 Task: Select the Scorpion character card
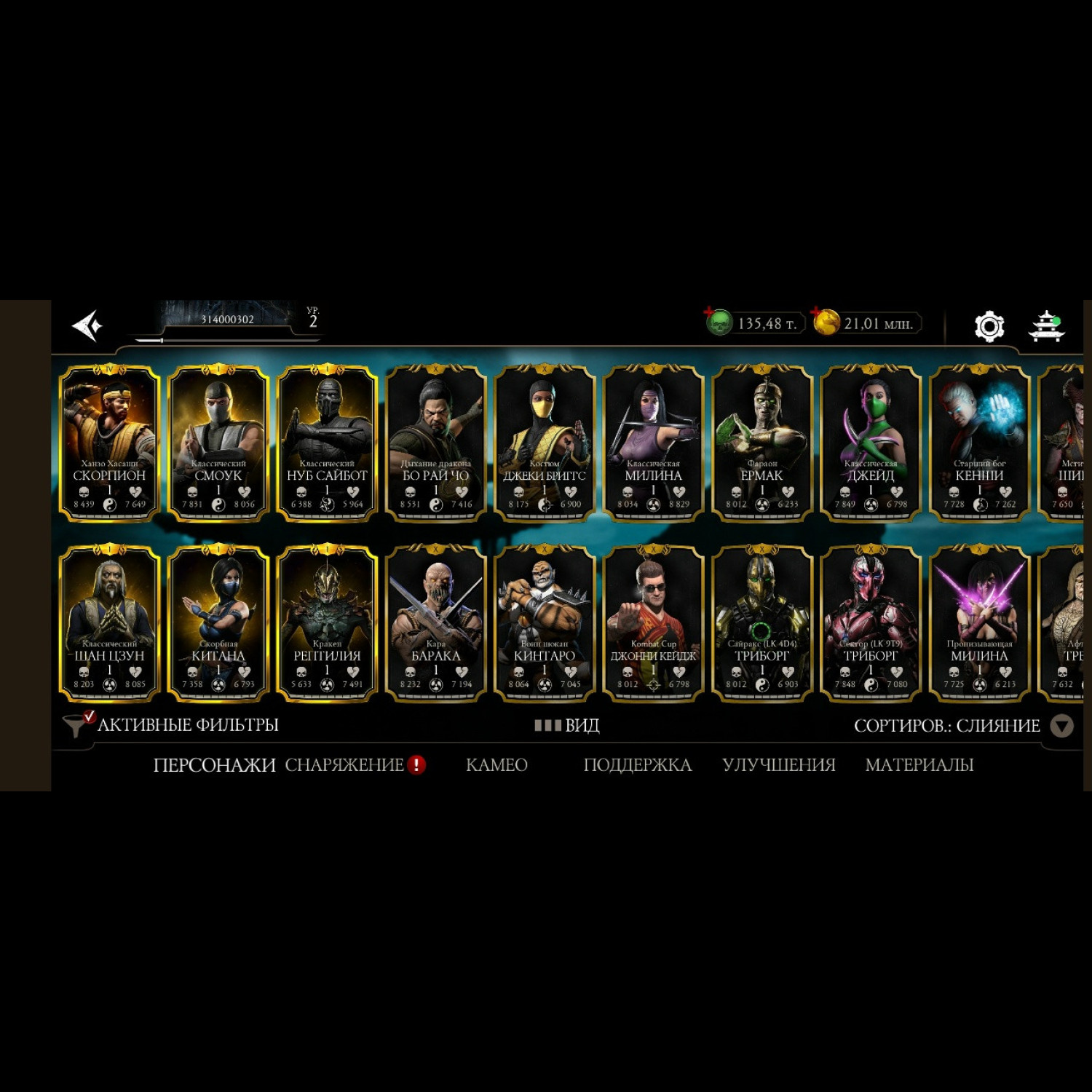[109, 443]
